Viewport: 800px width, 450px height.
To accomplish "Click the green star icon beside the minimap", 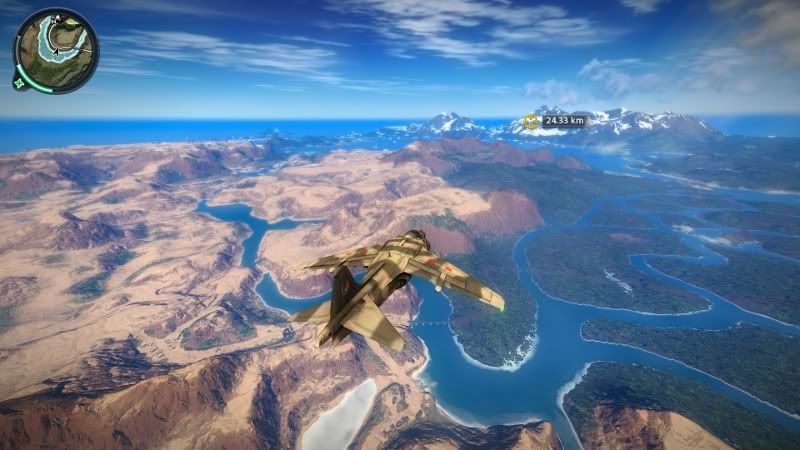I will (19, 85).
